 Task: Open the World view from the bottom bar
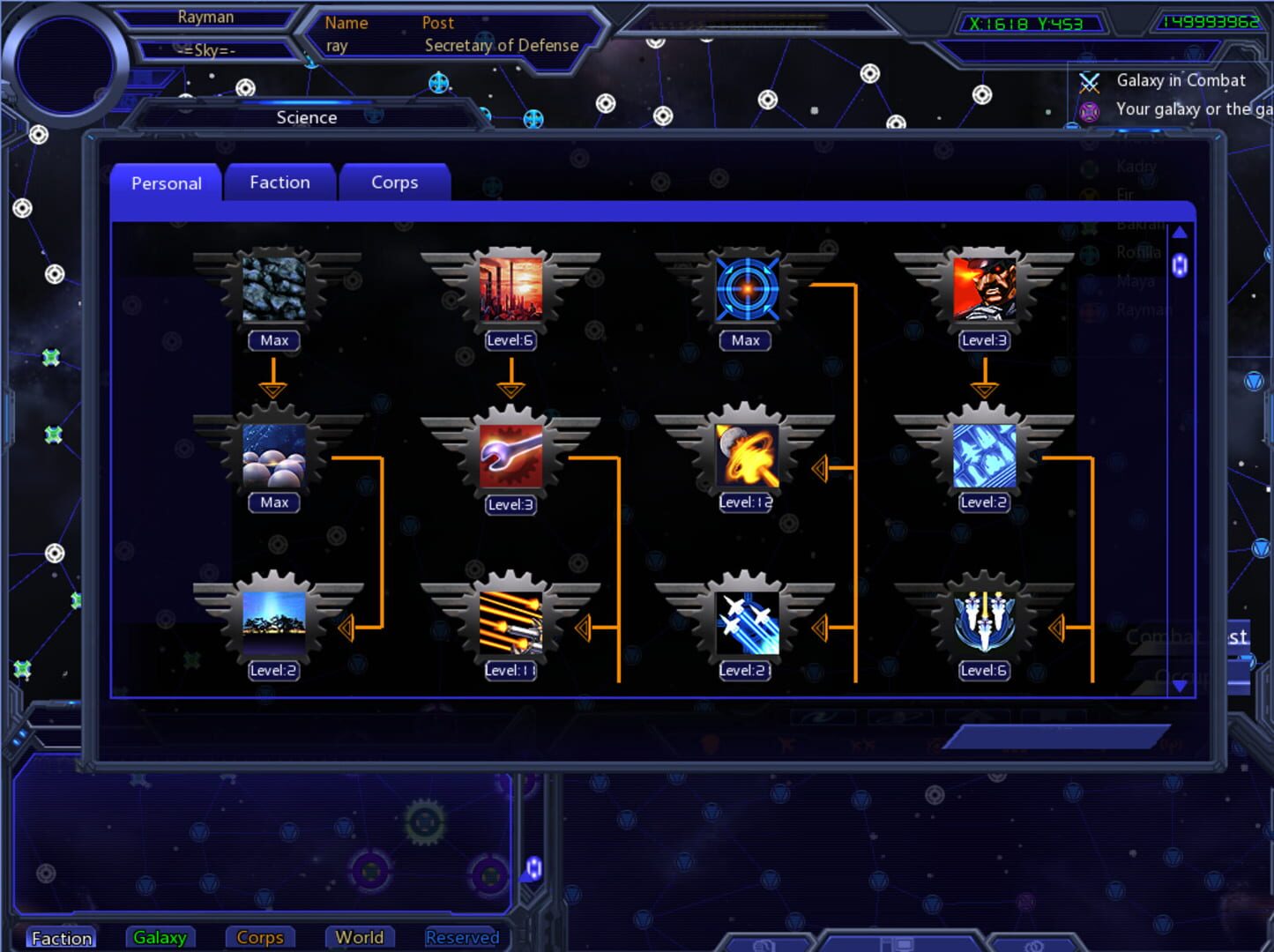click(359, 937)
